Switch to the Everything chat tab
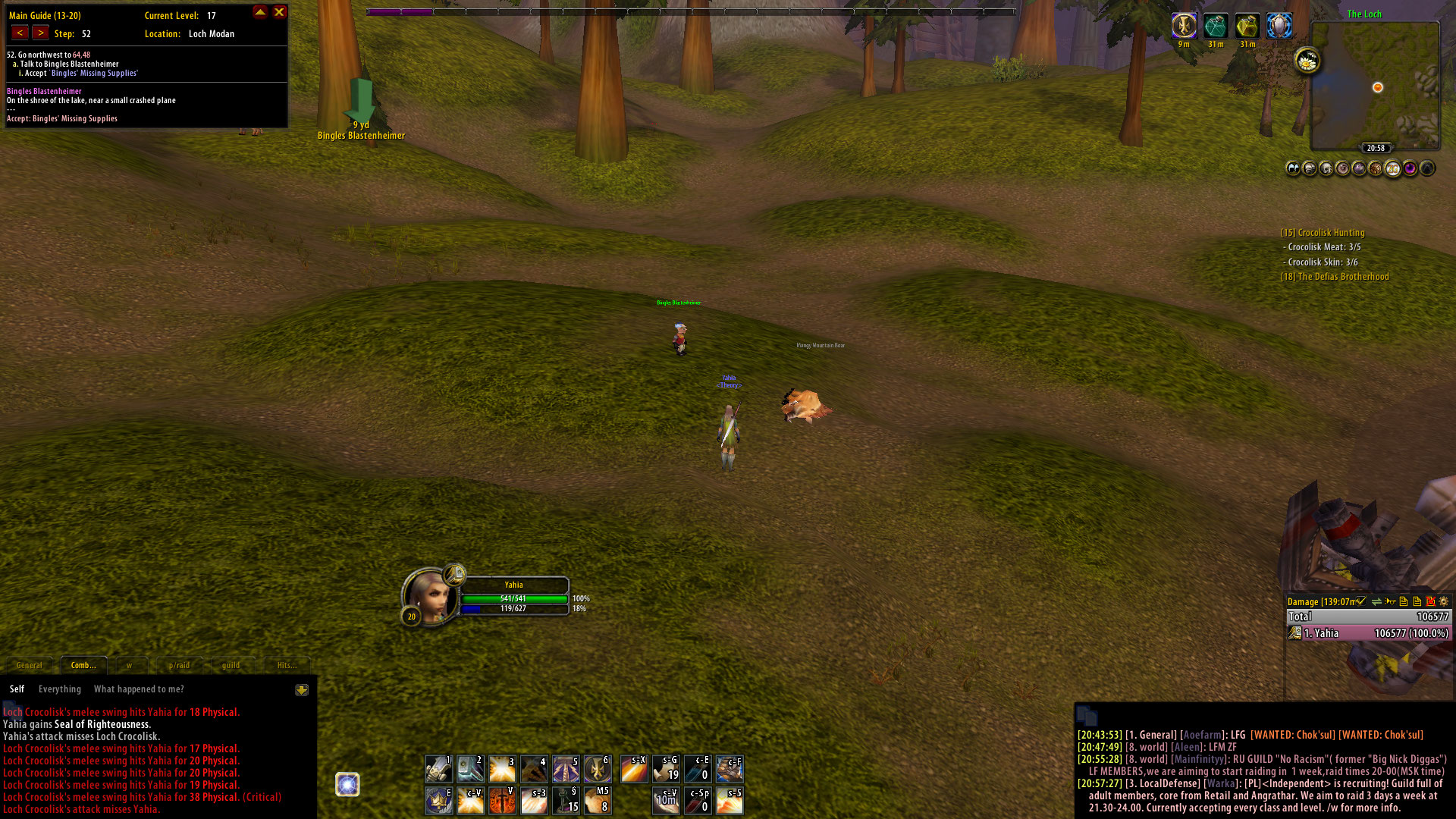The height and width of the screenshot is (819, 1456). point(60,689)
